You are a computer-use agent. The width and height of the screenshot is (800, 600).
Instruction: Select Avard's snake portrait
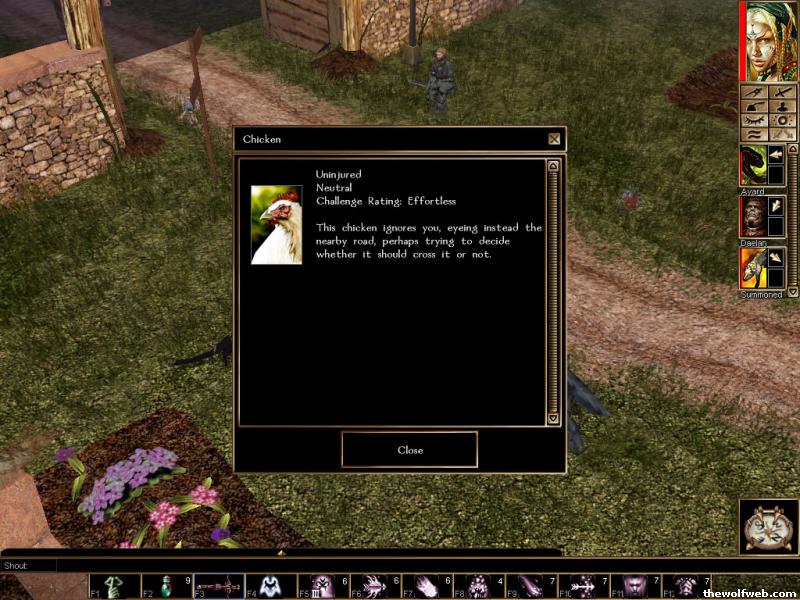(x=752, y=165)
